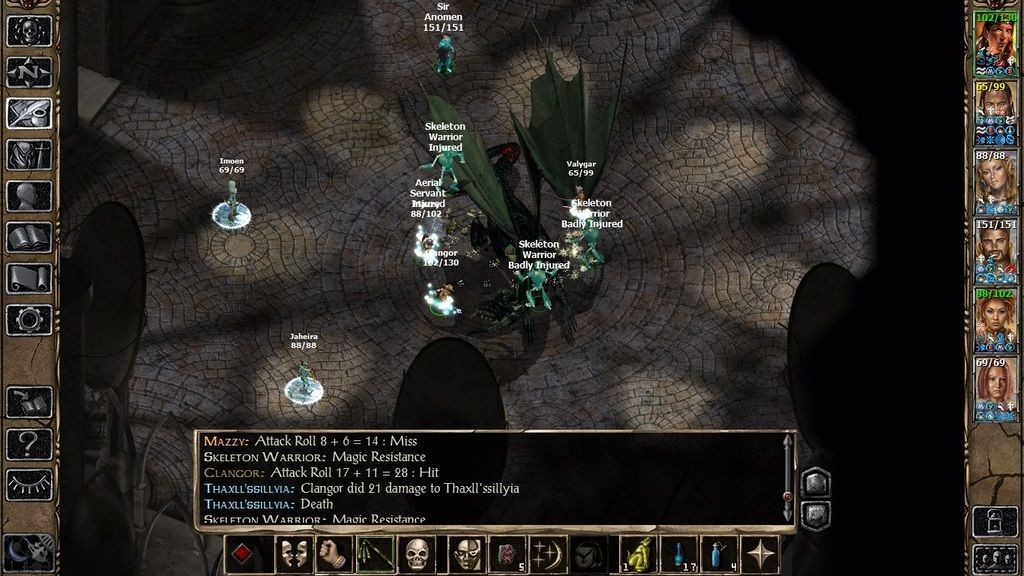The height and width of the screenshot is (576, 1024).
Task: Click the four-pointed star button in the action bar
Action: (762, 554)
